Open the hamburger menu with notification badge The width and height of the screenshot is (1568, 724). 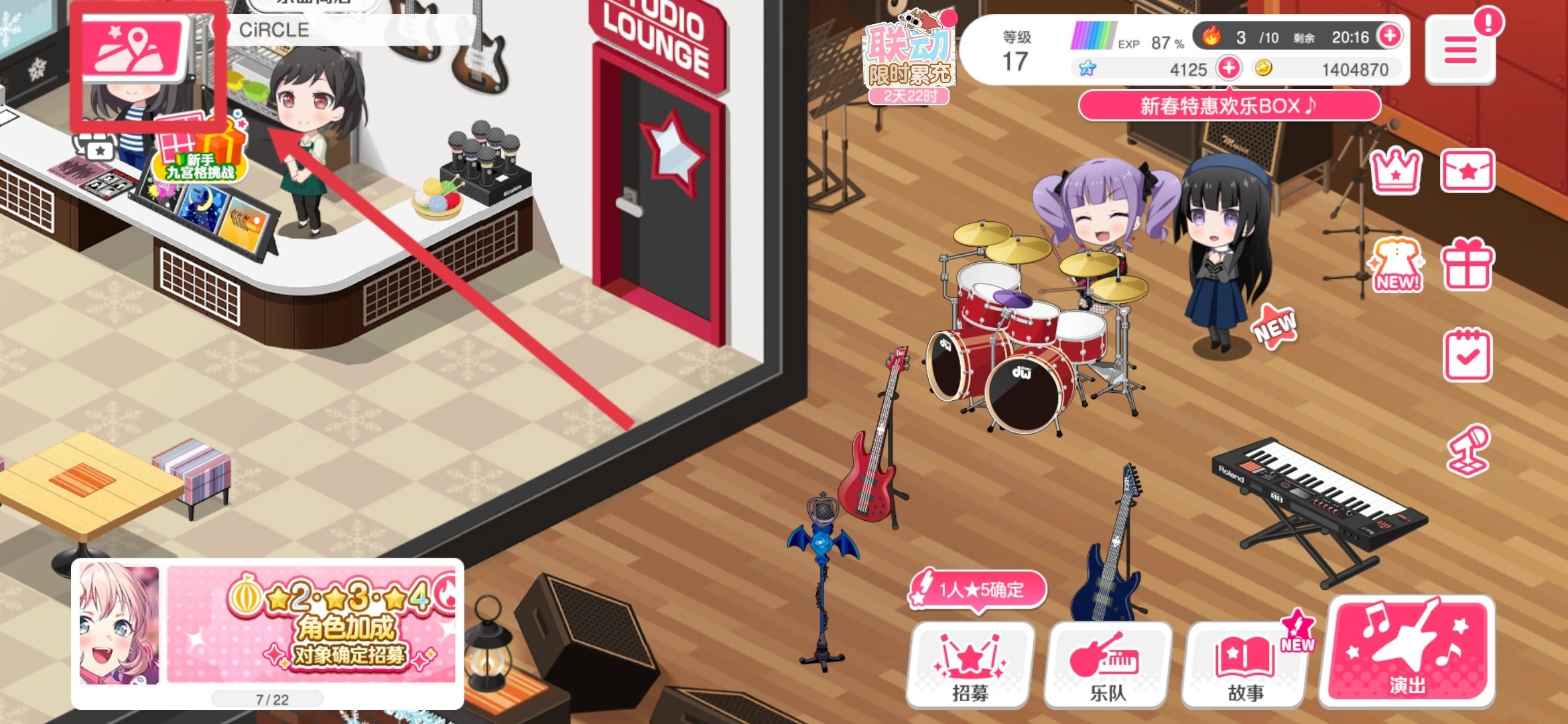pos(1461,50)
